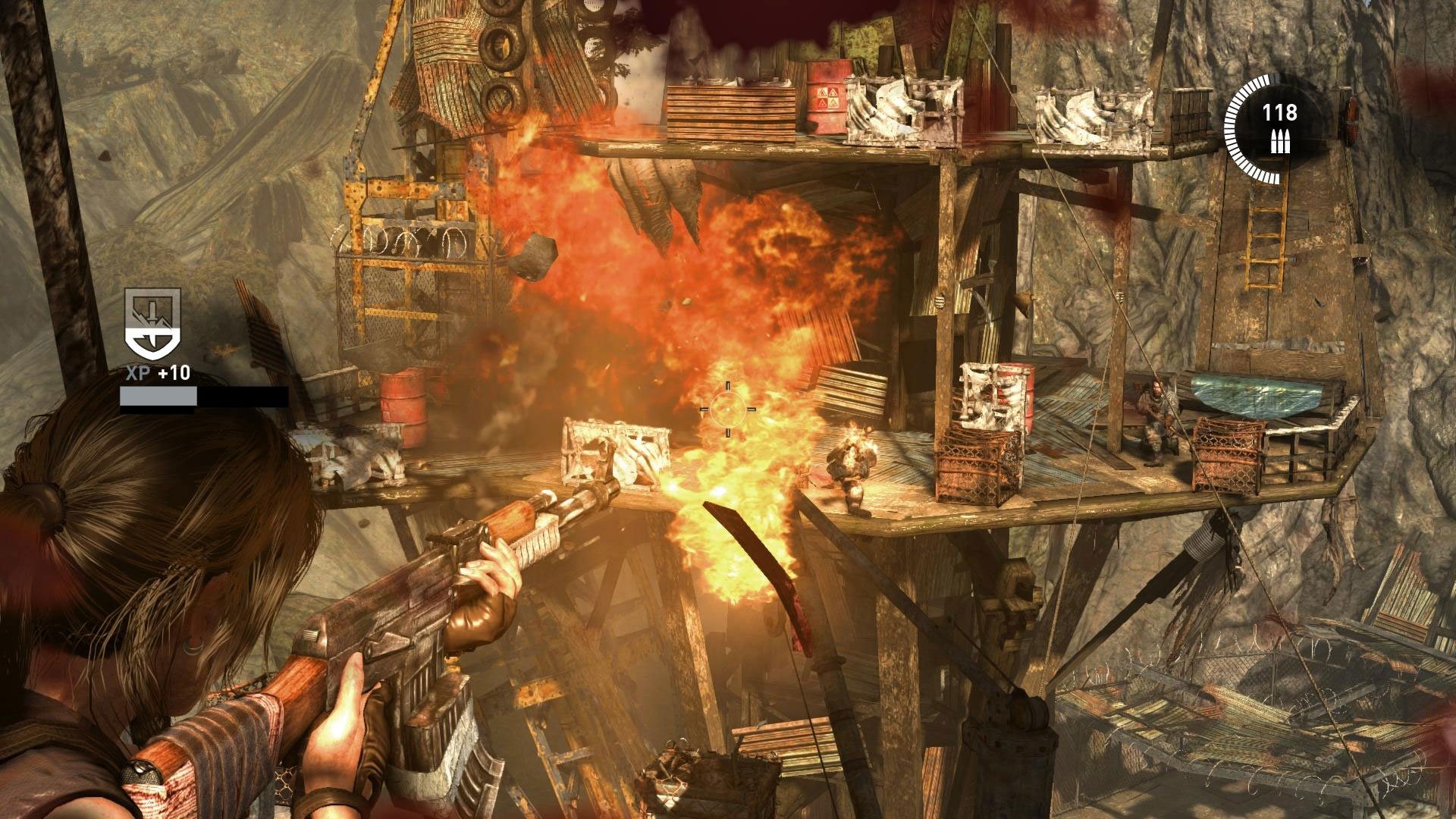Select the bullets icon in the ammo counter

[1280, 141]
